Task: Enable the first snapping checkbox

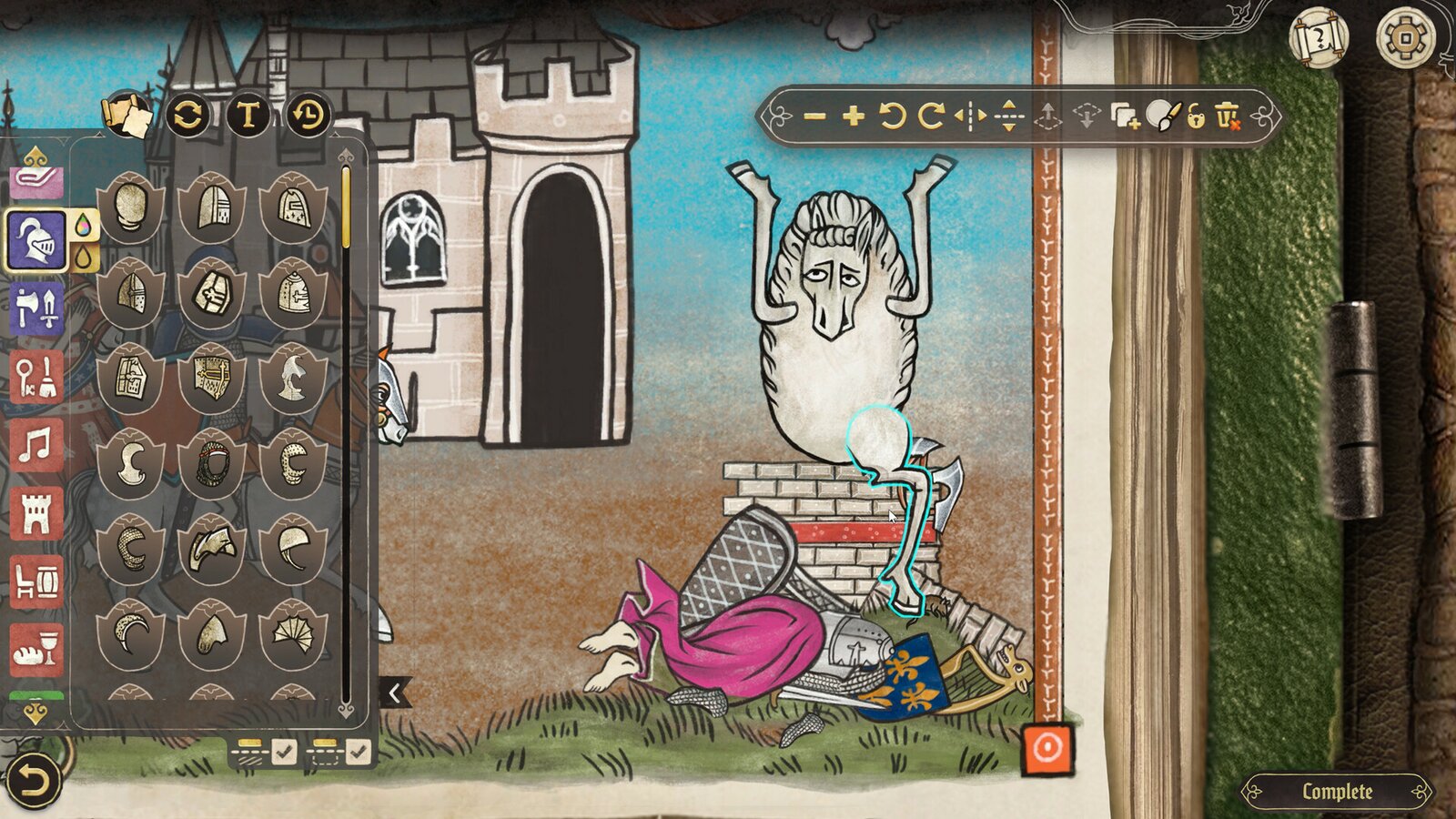Action: tap(285, 752)
